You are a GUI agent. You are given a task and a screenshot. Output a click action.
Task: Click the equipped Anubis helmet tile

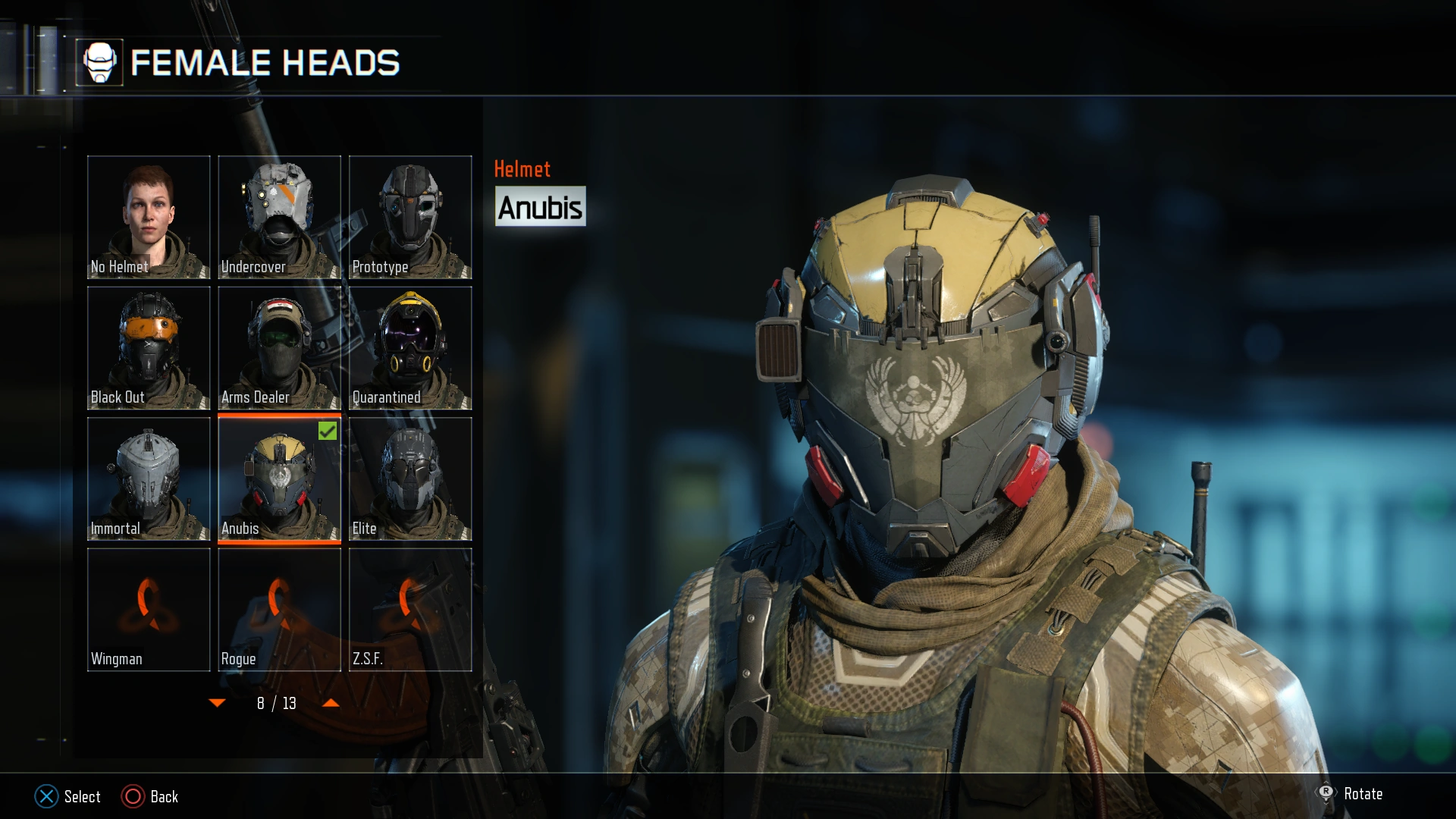pos(279,479)
